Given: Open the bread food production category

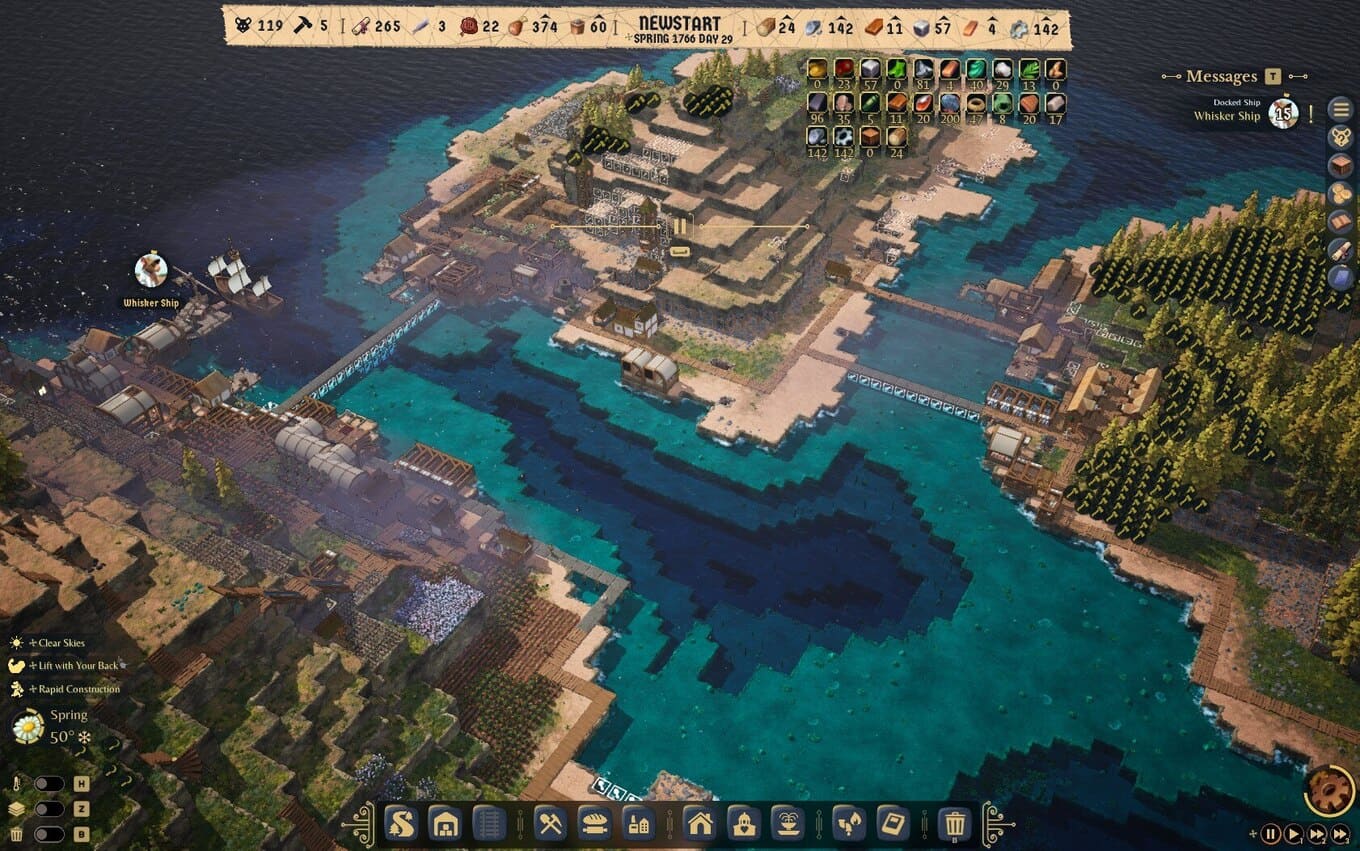Looking at the screenshot, I should click(594, 823).
